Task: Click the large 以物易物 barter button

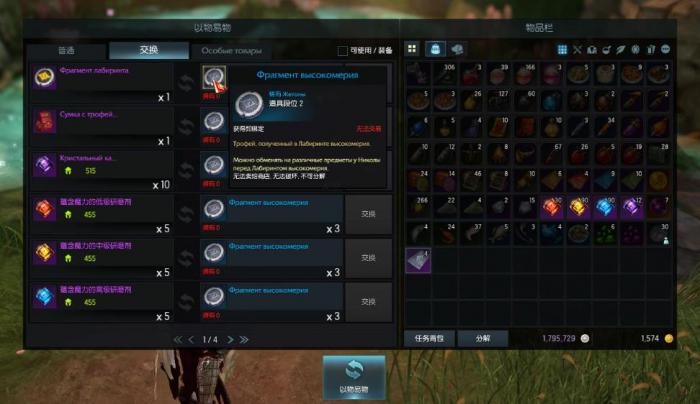Action: (353, 378)
